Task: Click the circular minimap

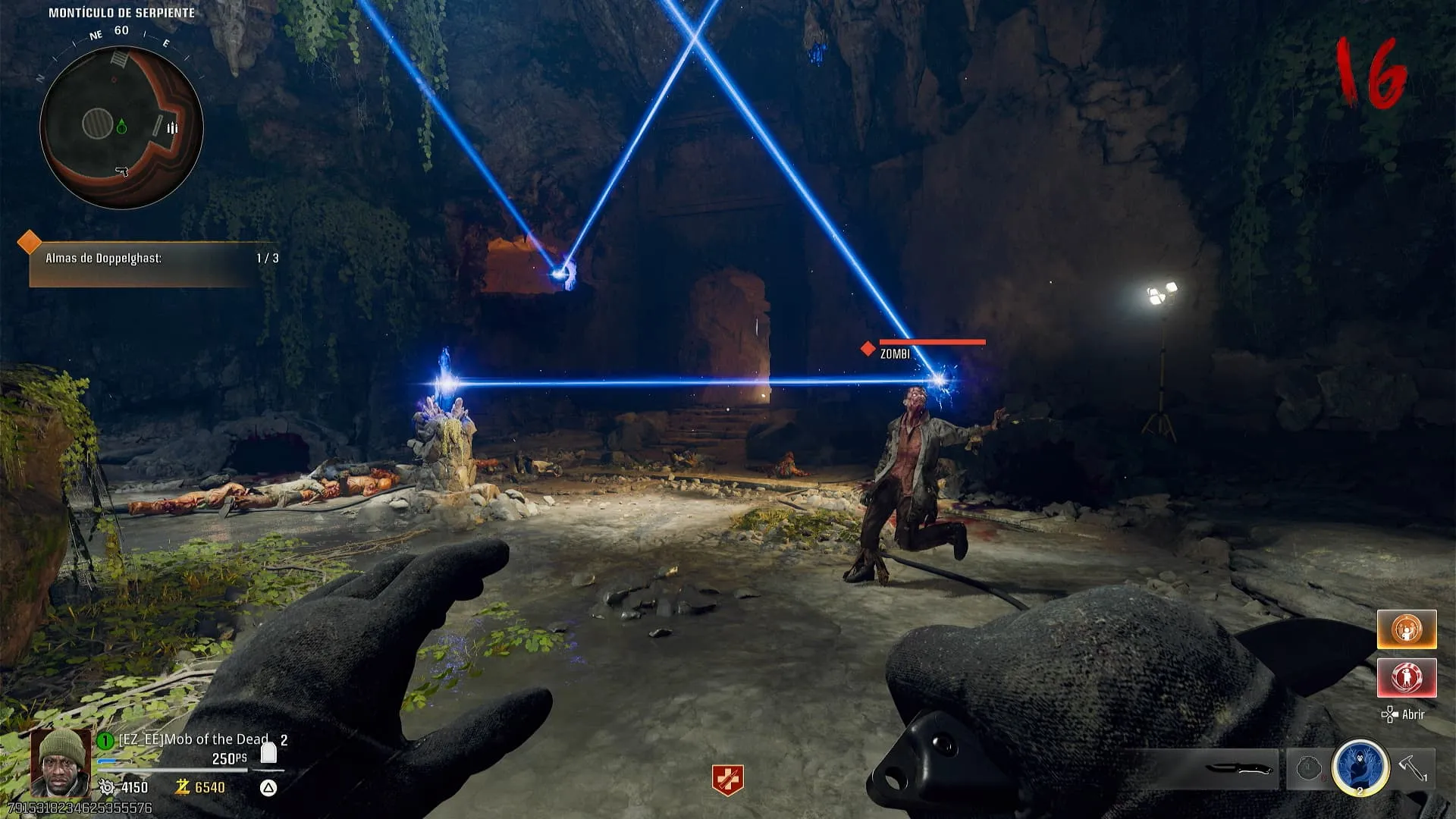Action: 121,127
